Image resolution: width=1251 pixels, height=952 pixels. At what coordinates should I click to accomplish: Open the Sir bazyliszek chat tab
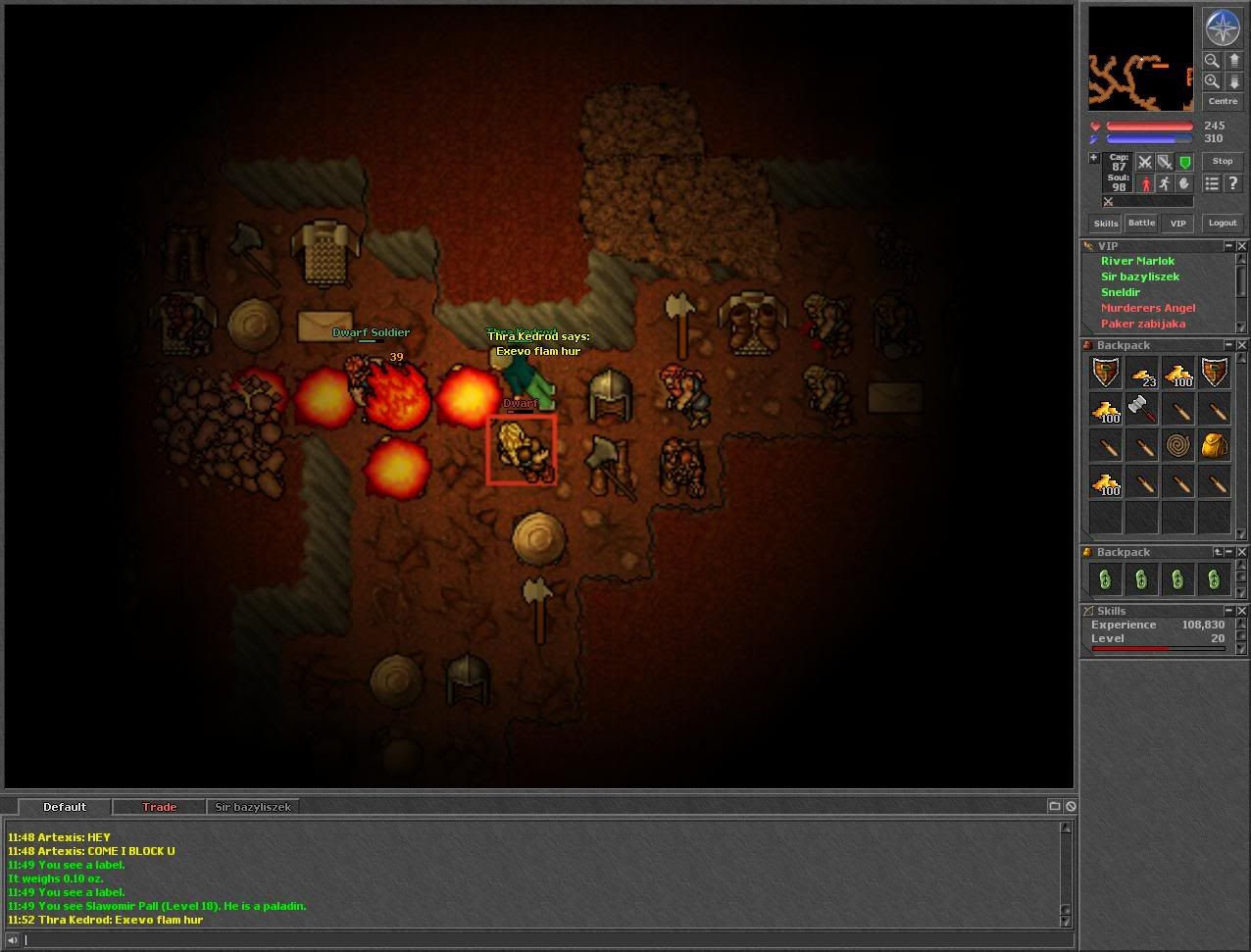point(253,807)
